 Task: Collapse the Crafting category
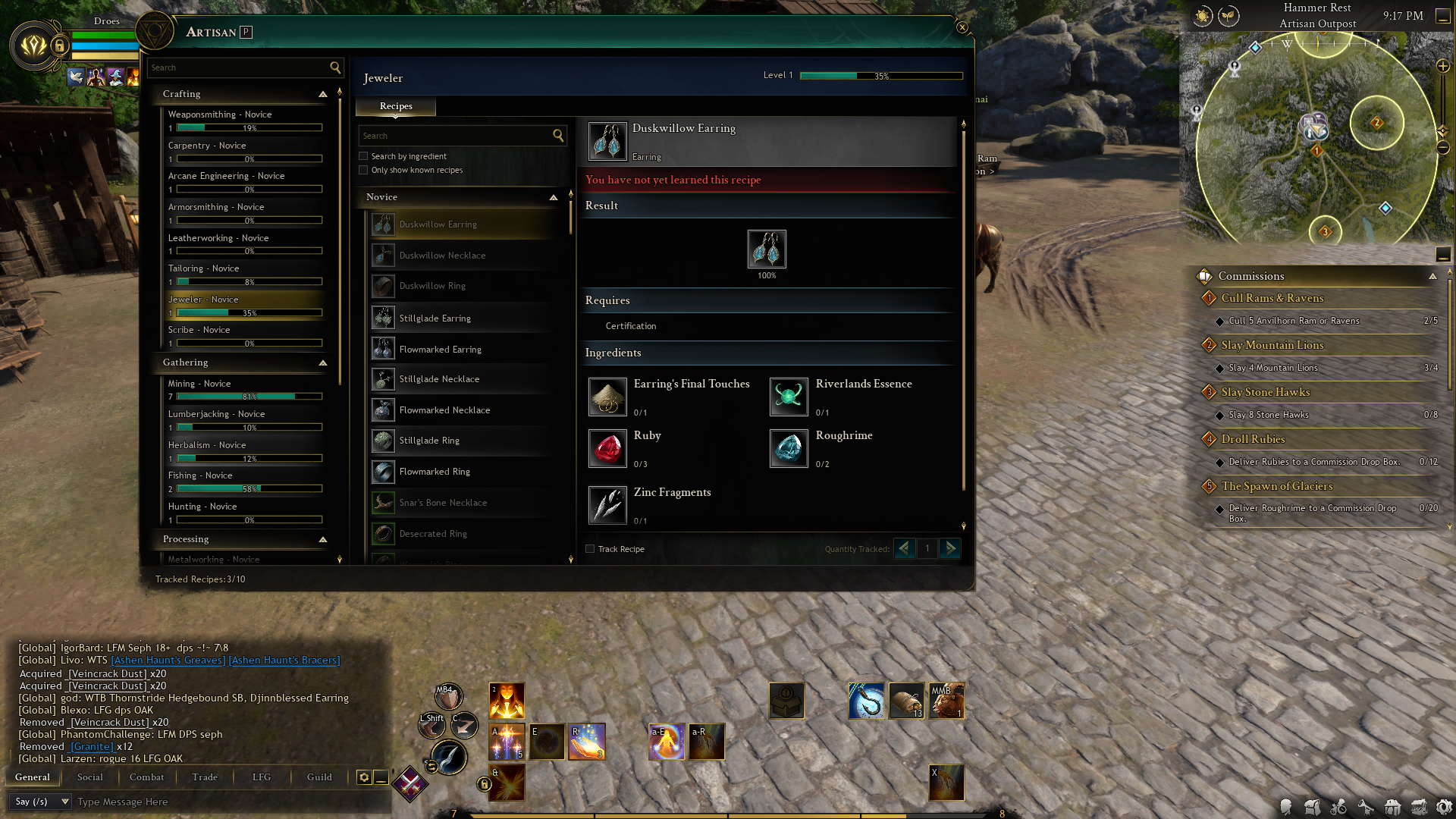coord(323,94)
